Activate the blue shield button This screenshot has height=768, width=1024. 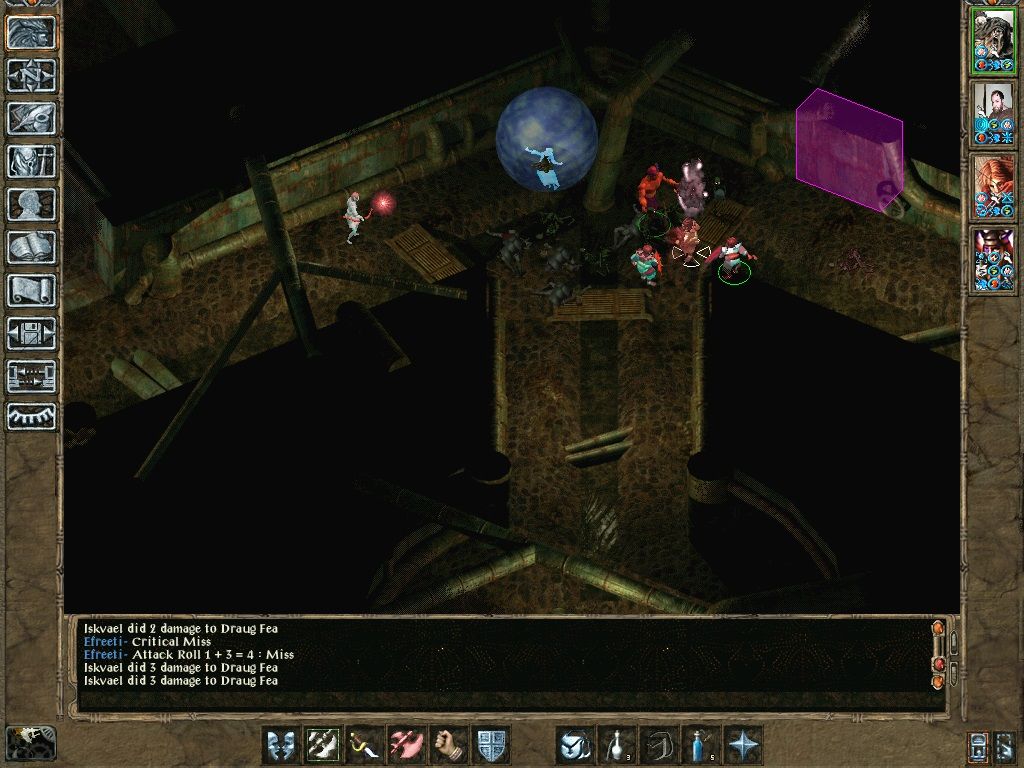pyautogui.click(x=491, y=745)
